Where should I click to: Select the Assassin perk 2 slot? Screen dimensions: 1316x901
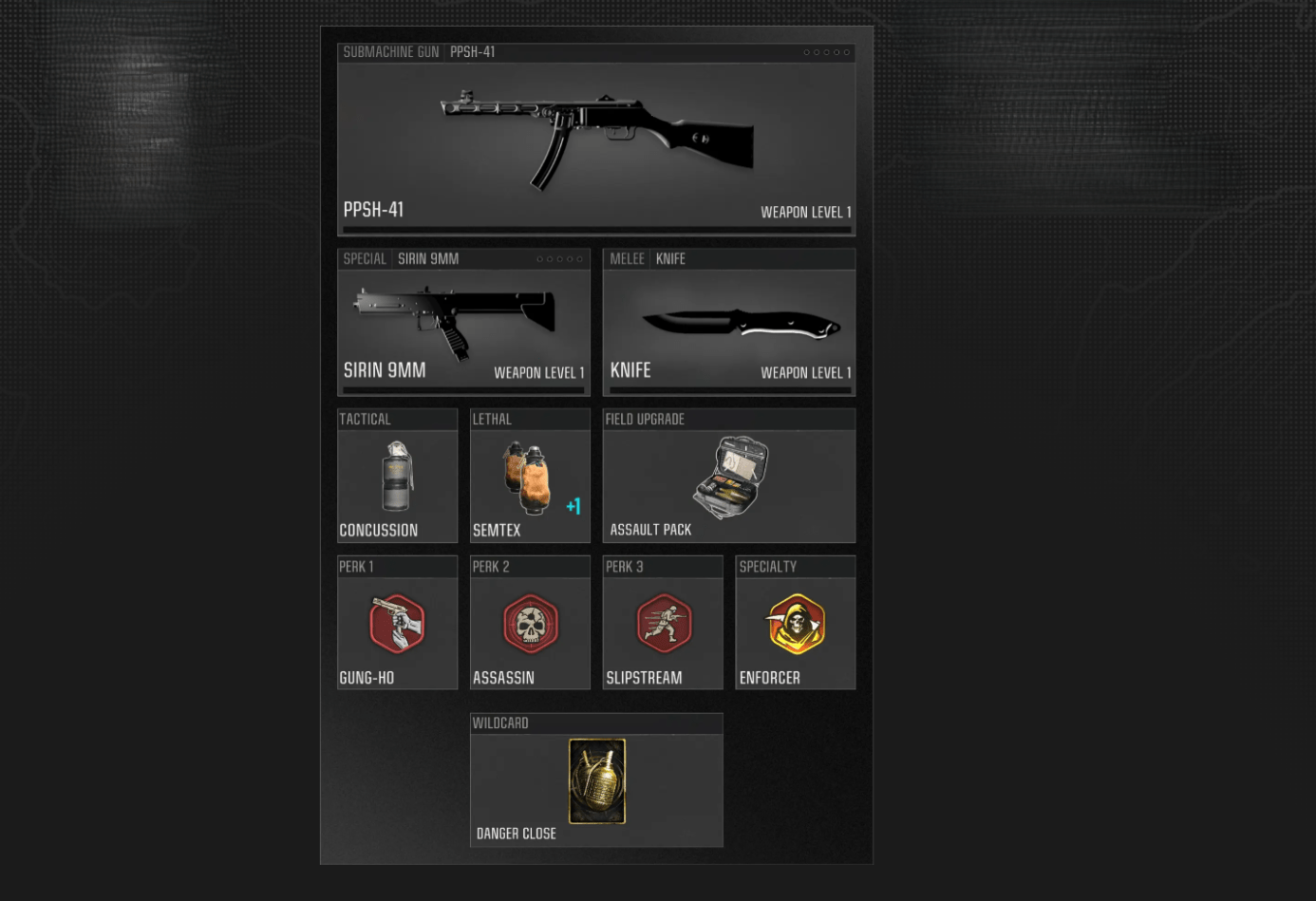pos(530,625)
